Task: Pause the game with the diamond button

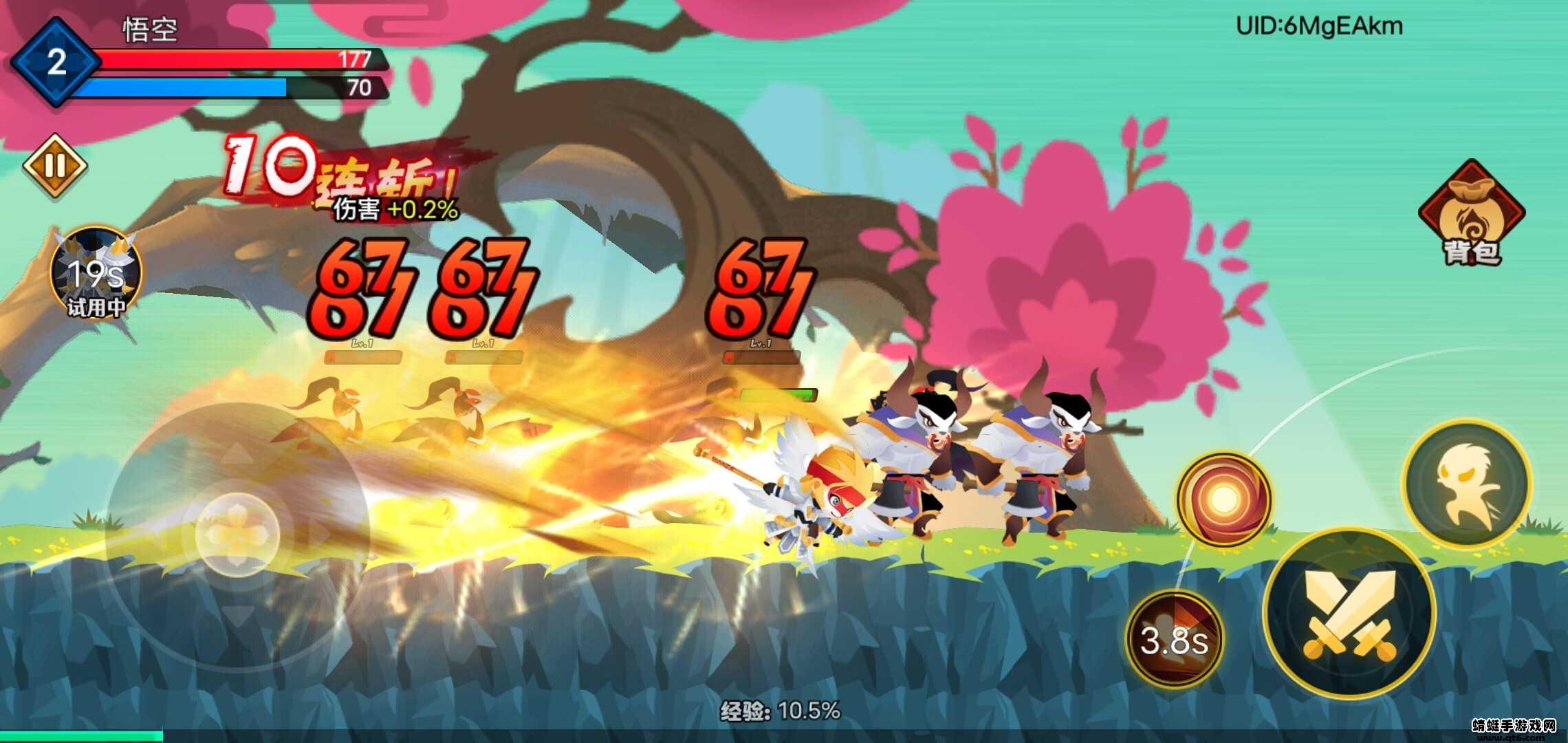Action: pyautogui.click(x=55, y=166)
